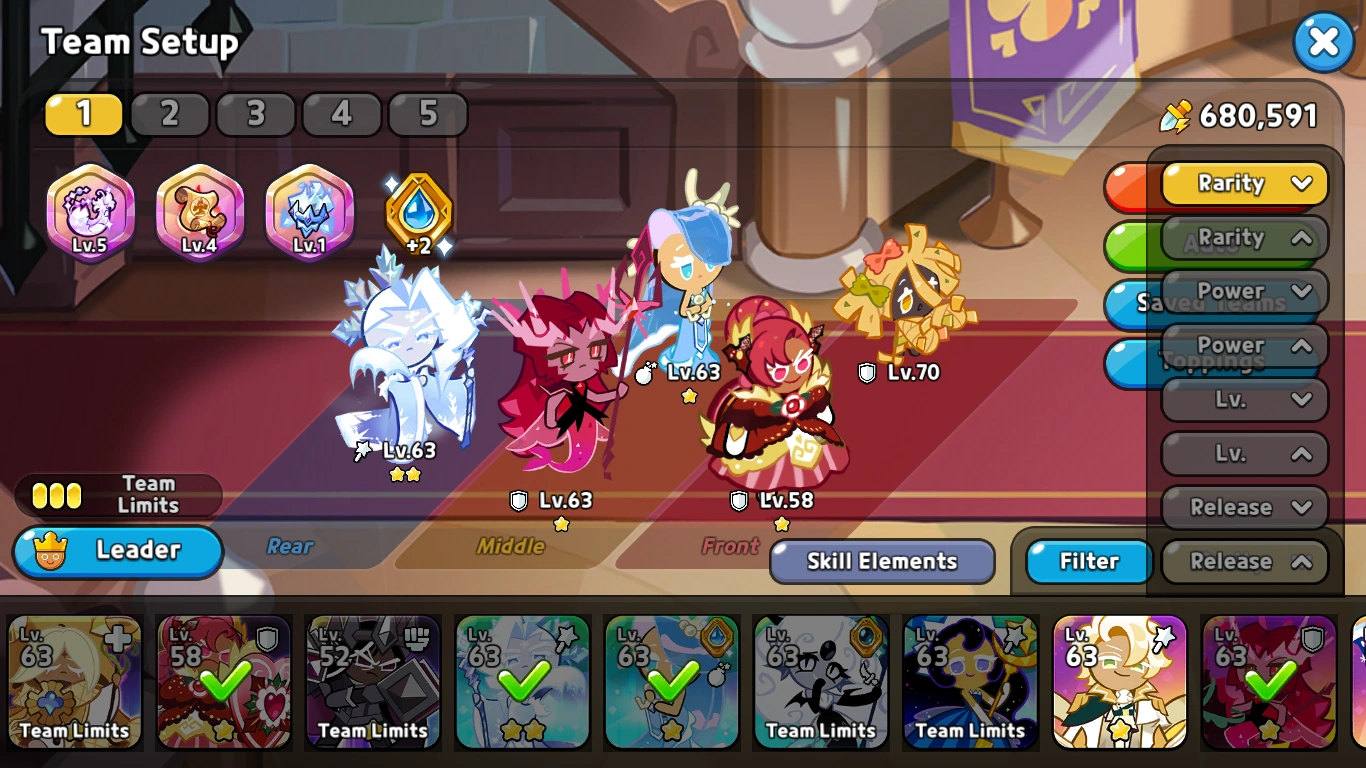Collapse the Release ascending sort chevron
Viewport: 1366px width, 768px height.
(x=1243, y=561)
